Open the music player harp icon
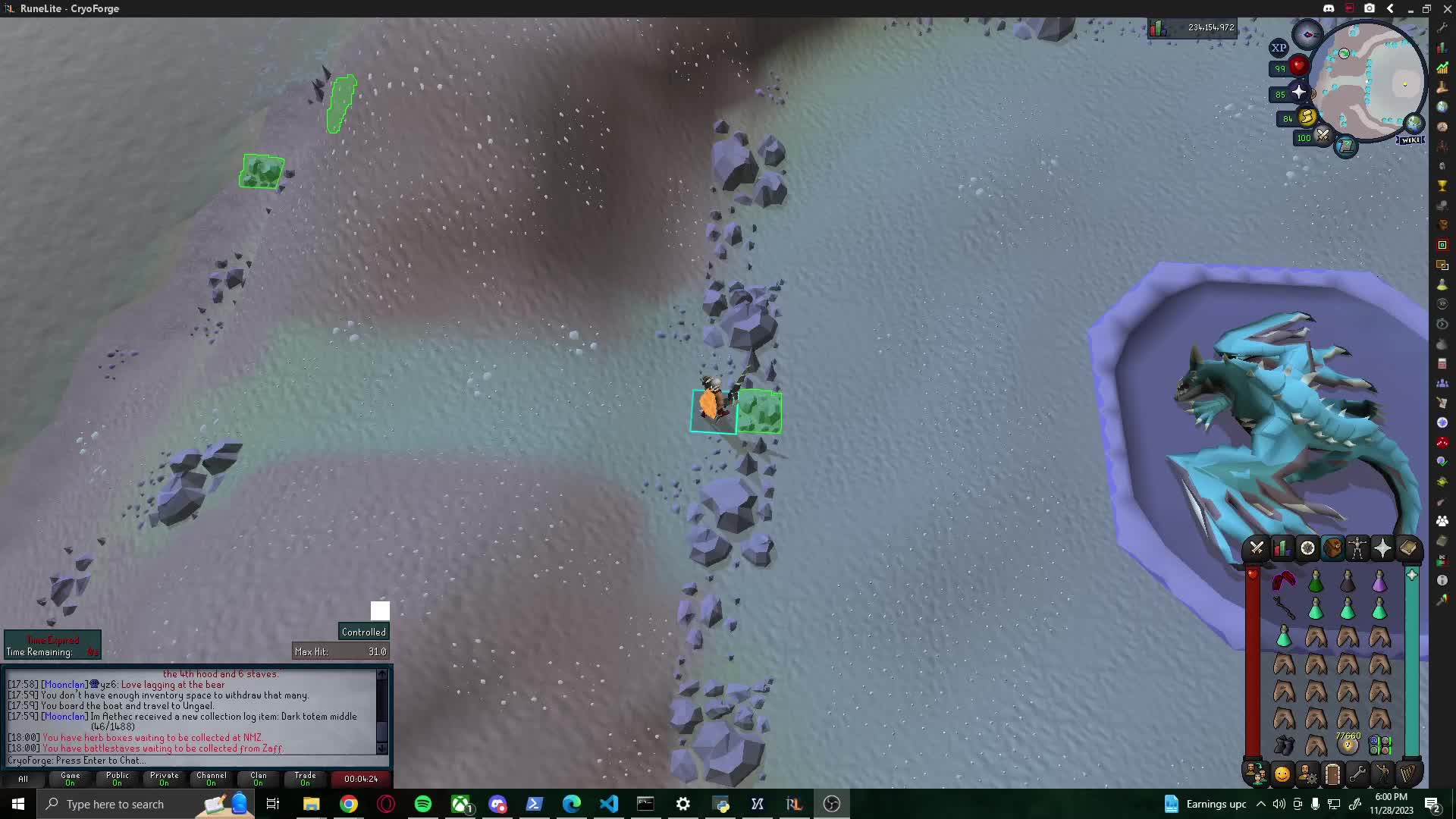 pyautogui.click(x=1407, y=773)
